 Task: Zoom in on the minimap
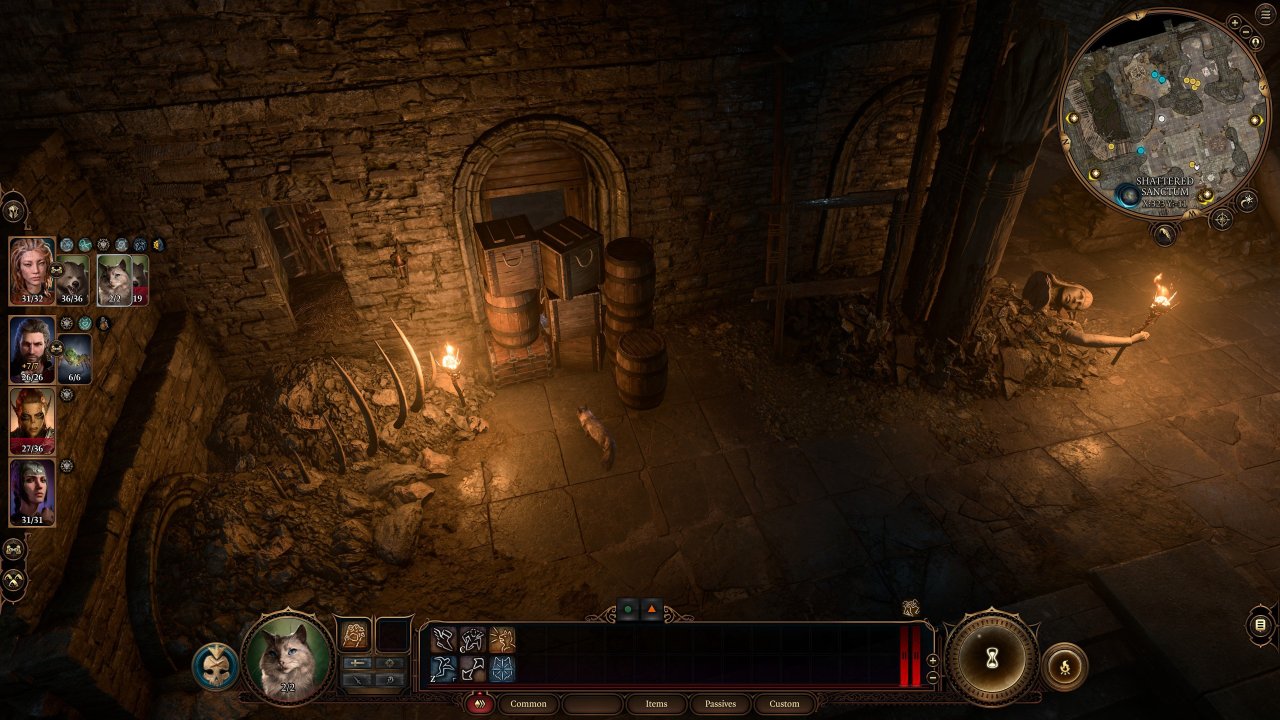(x=1236, y=22)
